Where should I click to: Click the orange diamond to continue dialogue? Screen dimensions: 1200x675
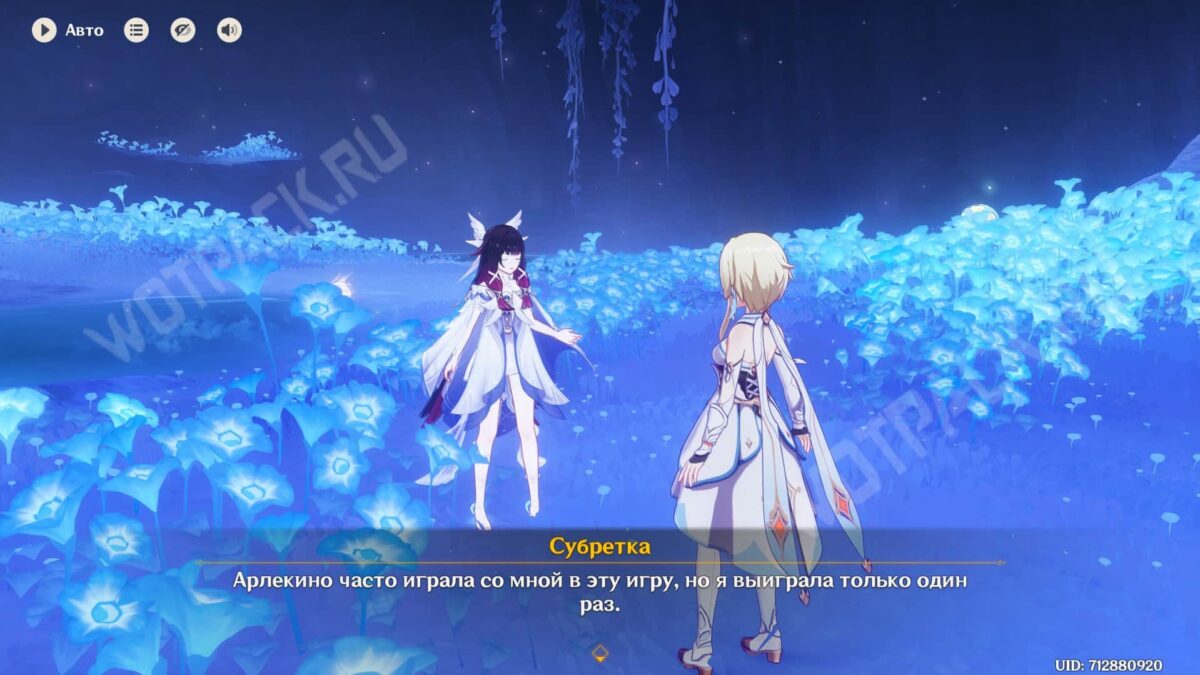click(600, 653)
